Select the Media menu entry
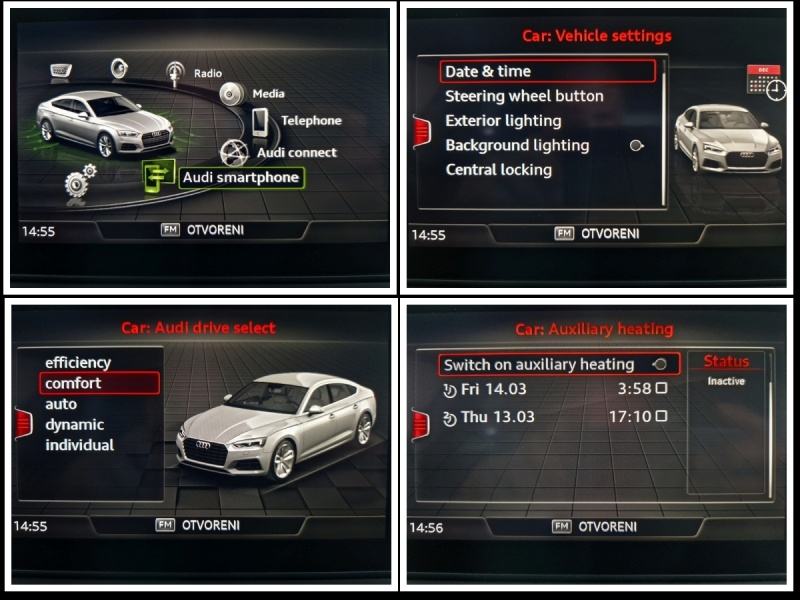Image resolution: width=800 pixels, height=600 pixels. click(267, 94)
